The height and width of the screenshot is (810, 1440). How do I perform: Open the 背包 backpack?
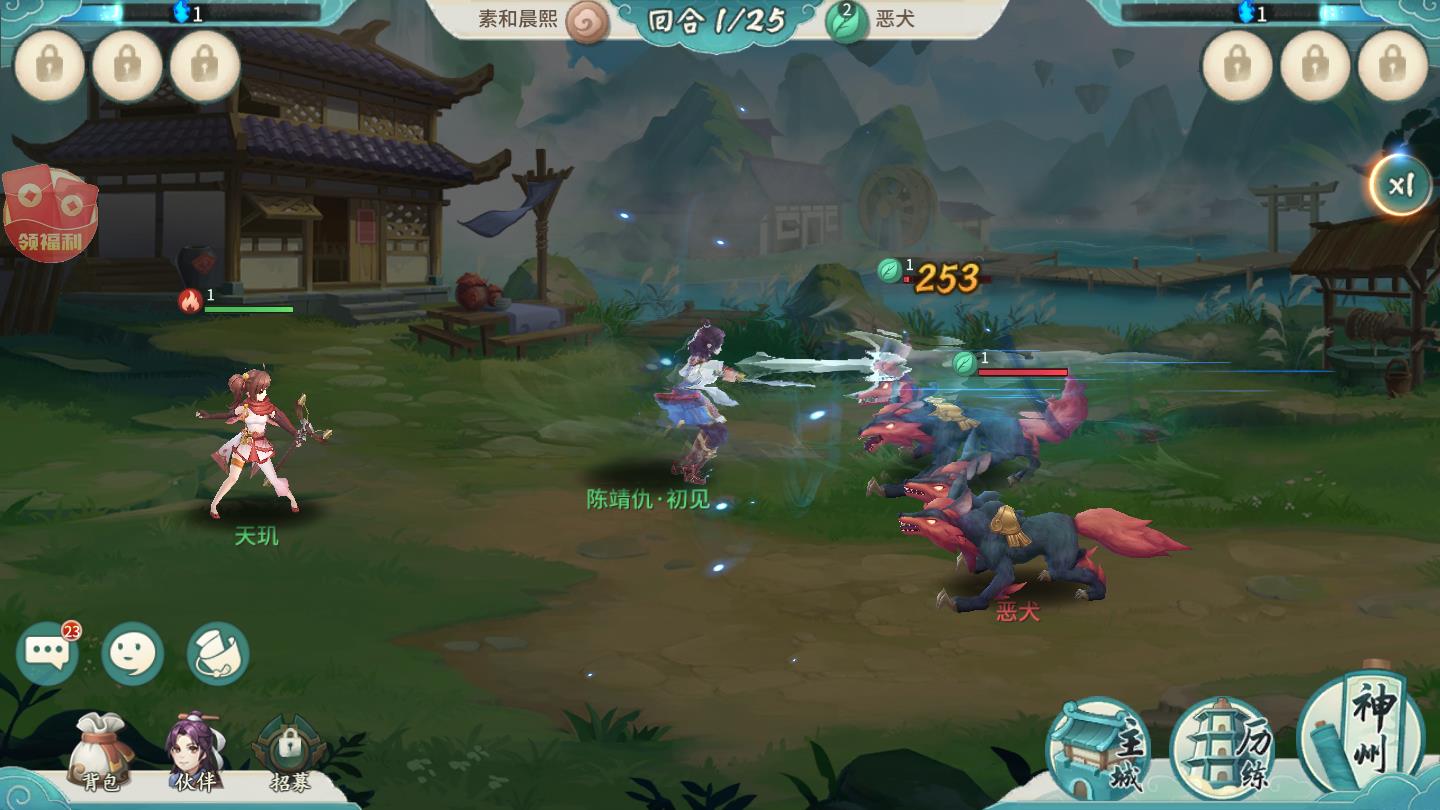click(99, 754)
